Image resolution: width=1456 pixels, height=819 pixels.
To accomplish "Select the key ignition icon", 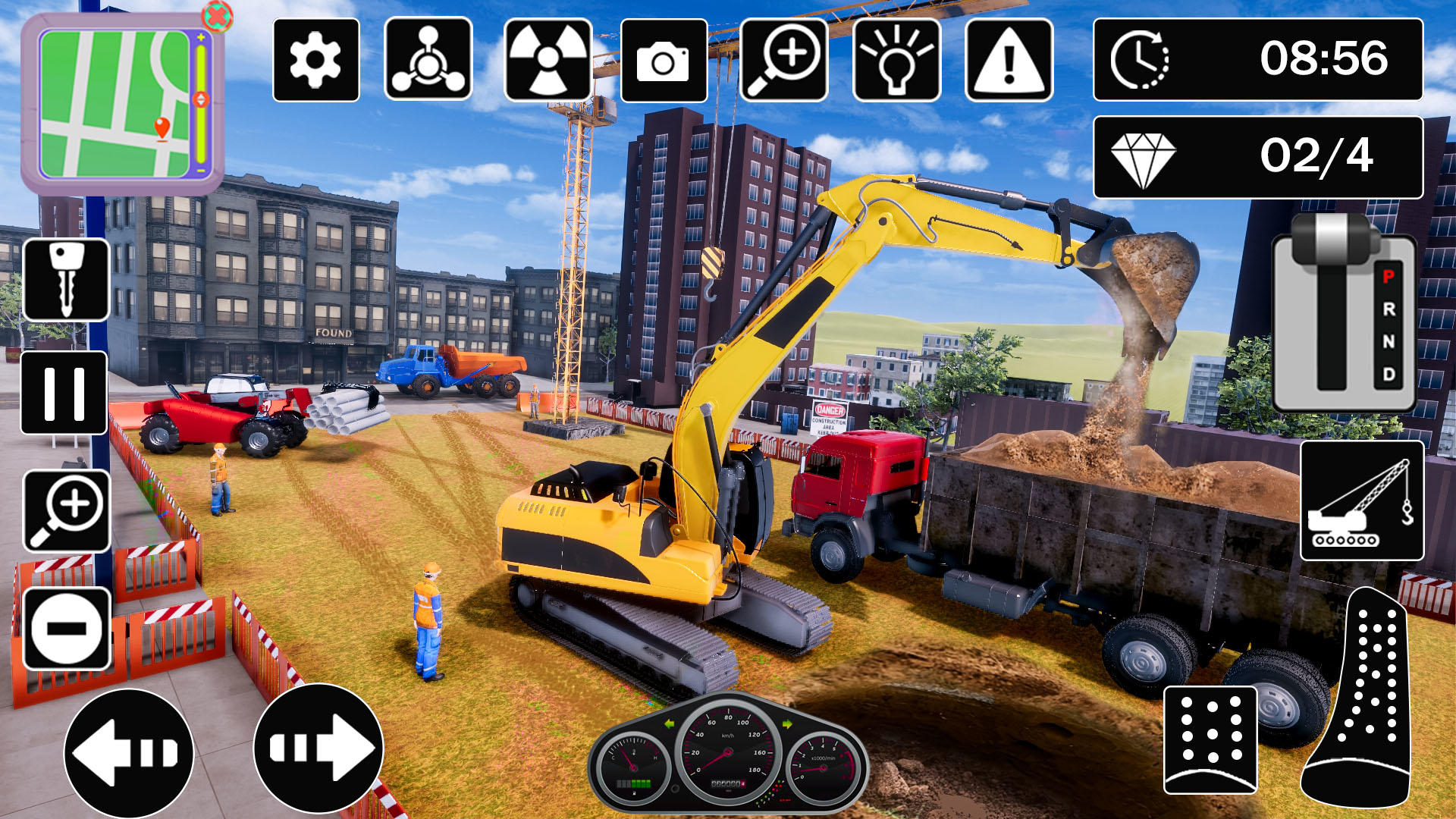I will (x=65, y=279).
